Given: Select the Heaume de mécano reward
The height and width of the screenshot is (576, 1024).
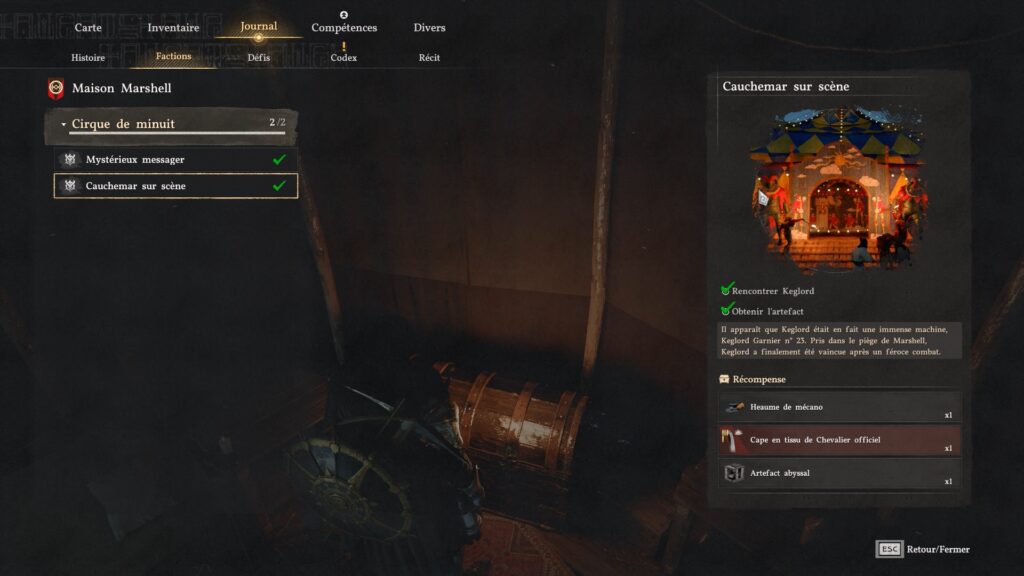Looking at the screenshot, I should pos(839,408).
